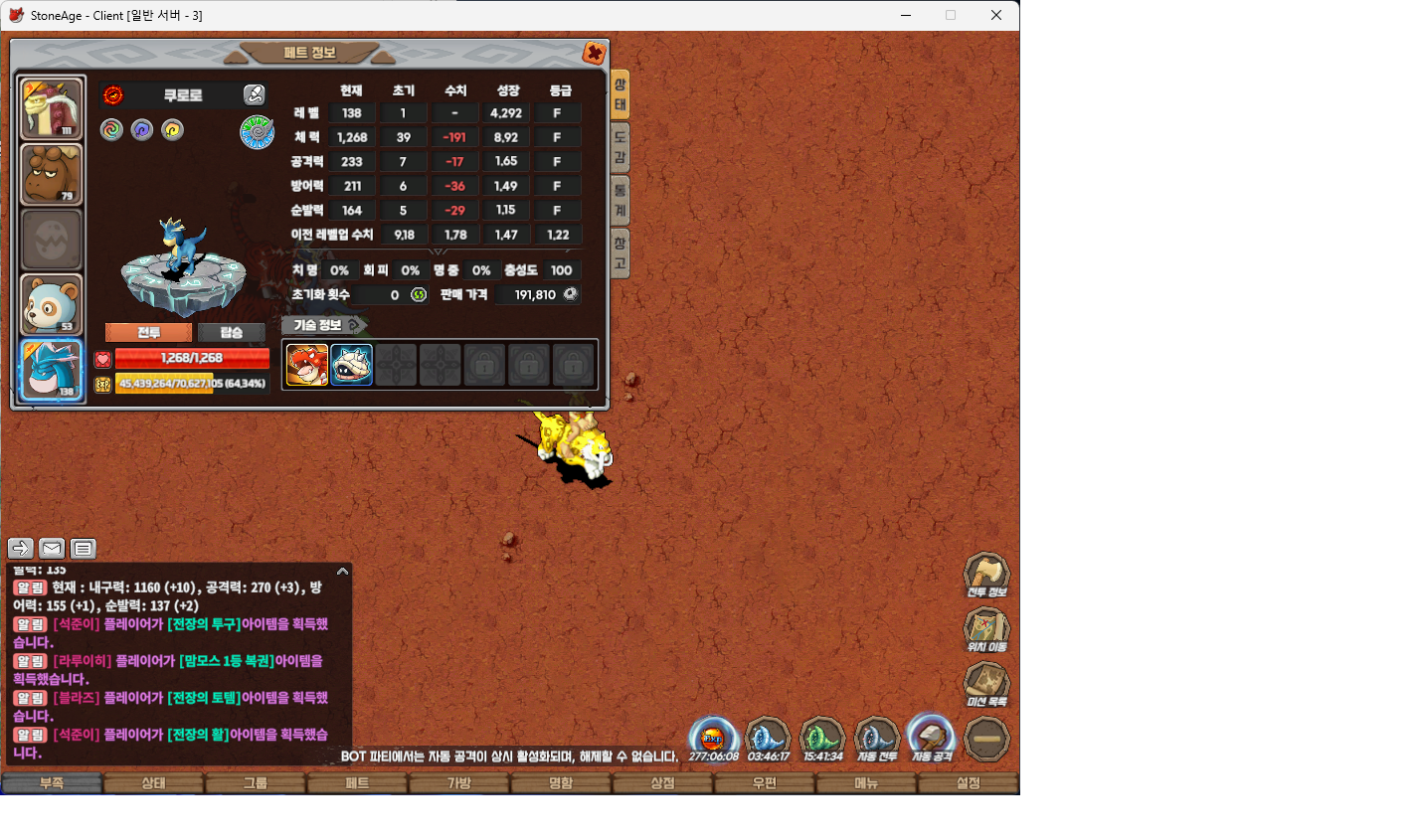Screen dimensions: 1417x840
Task: Activate the 탑승 ride button
Action: [x=231, y=332]
